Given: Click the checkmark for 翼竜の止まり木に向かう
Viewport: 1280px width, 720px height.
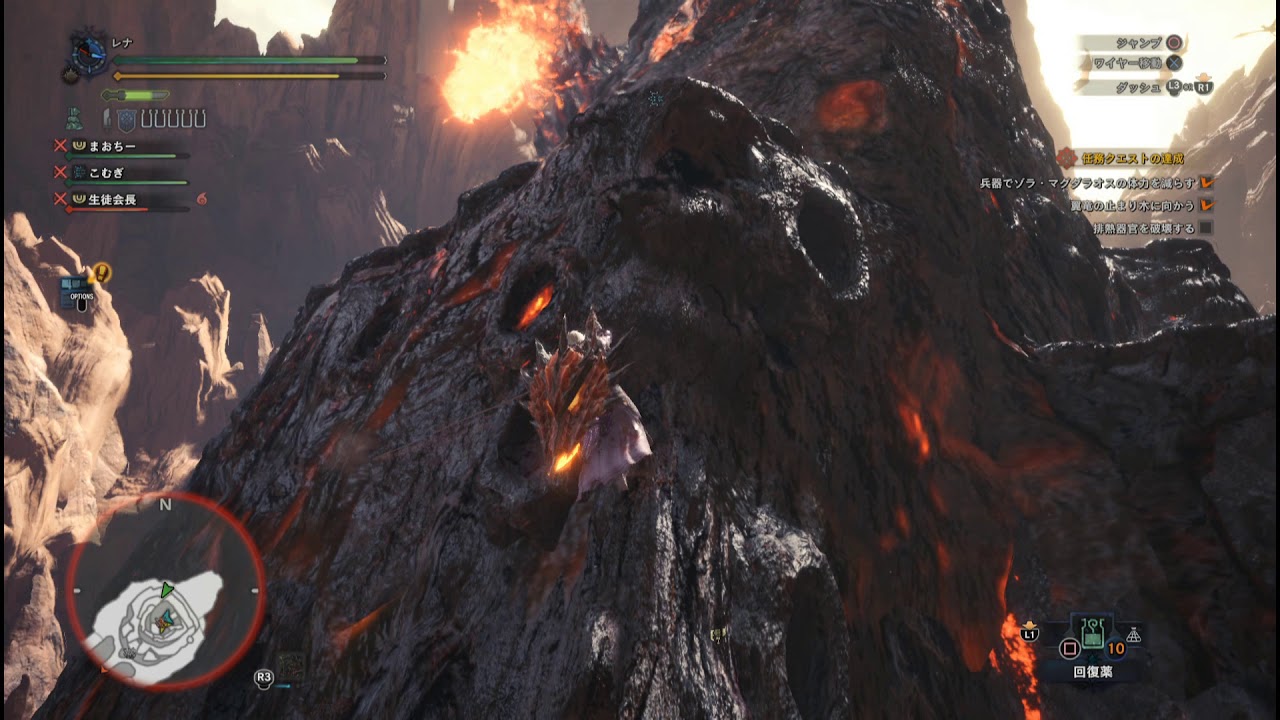Looking at the screenshot, I should coord(1206,205).
